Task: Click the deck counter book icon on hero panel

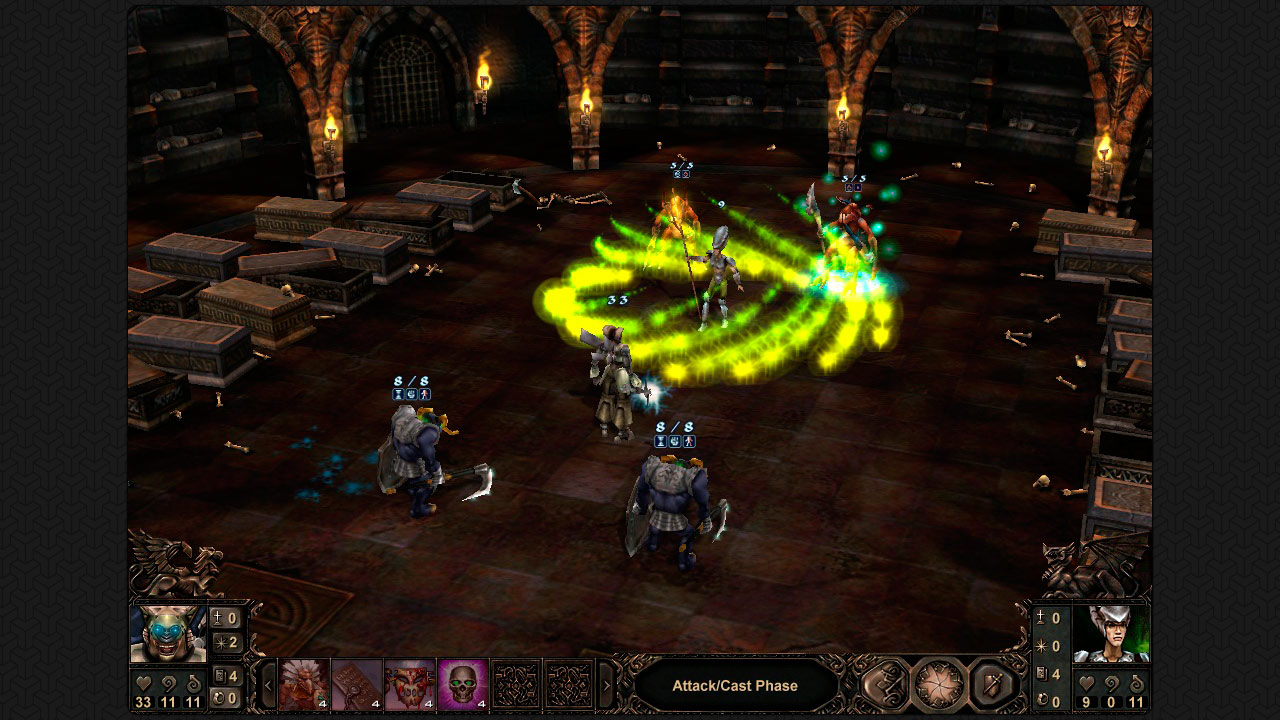Action: (219, 674)
